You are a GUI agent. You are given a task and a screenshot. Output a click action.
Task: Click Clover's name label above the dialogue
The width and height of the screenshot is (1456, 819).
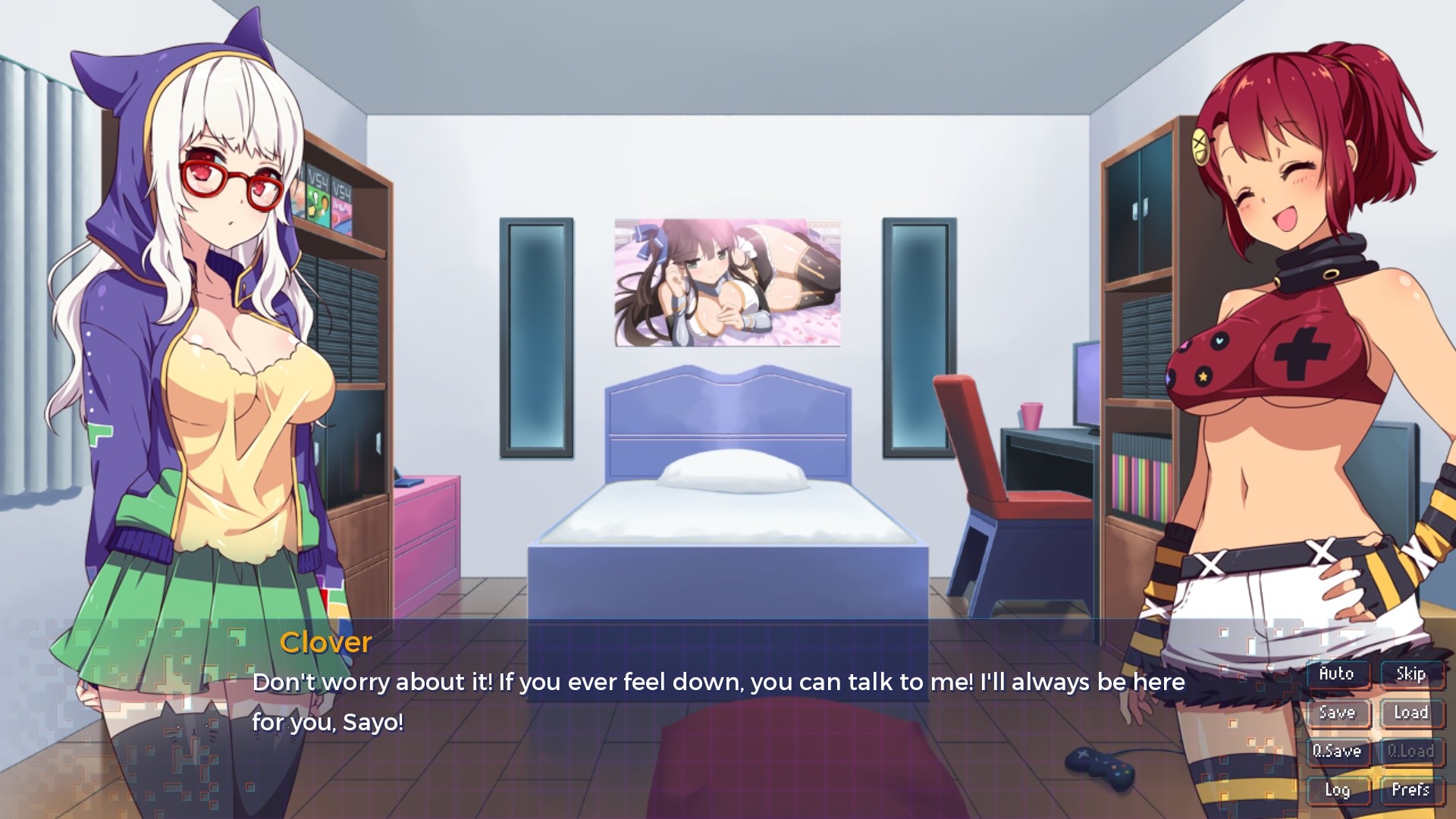click(x=326, y=643)
